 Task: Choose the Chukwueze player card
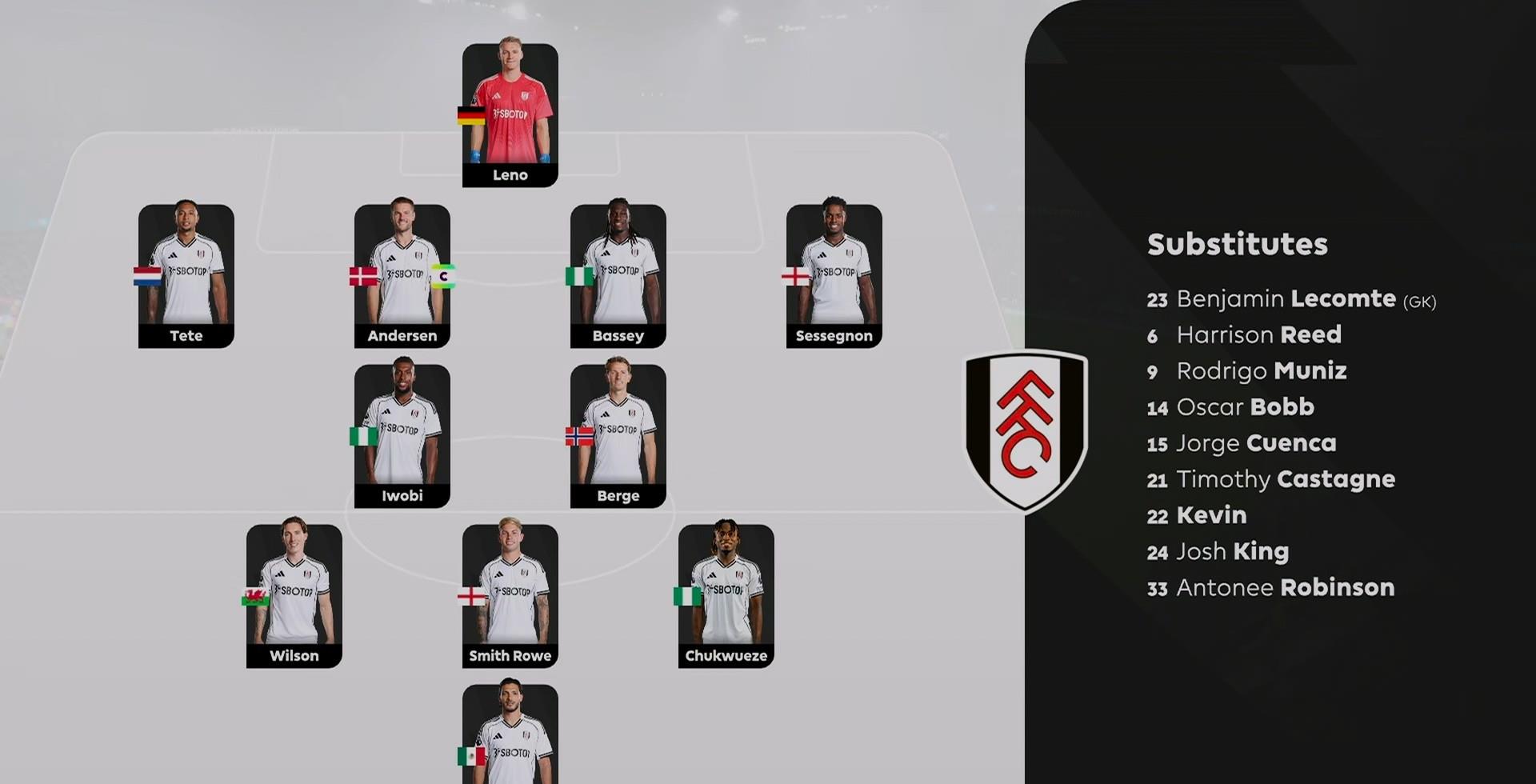[726, 596]
